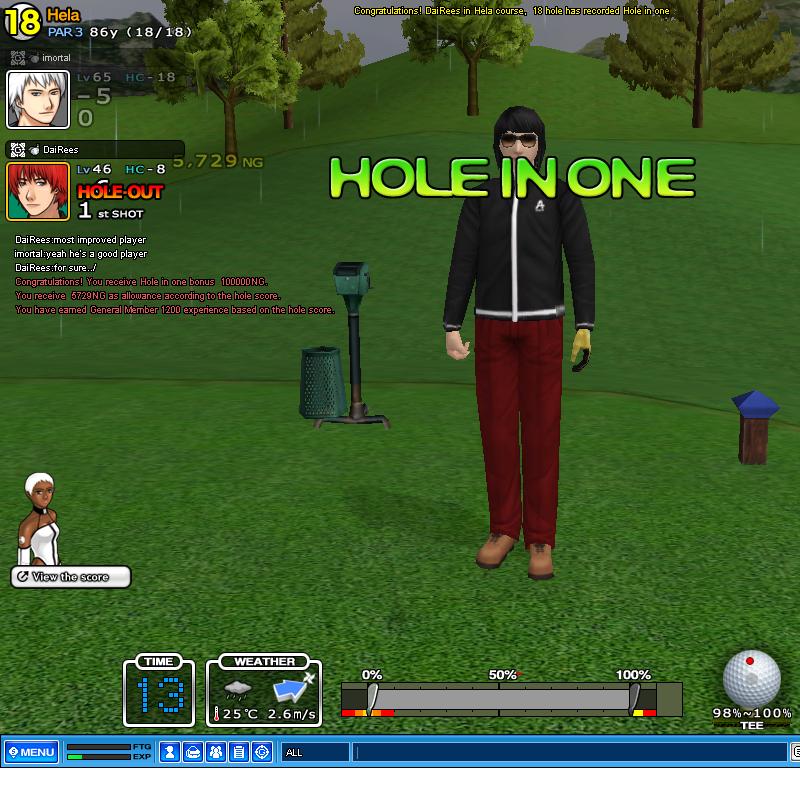Open the ALL chat channel selector
The height and width of the screenshot is (800, 800).
coord(315,752)
